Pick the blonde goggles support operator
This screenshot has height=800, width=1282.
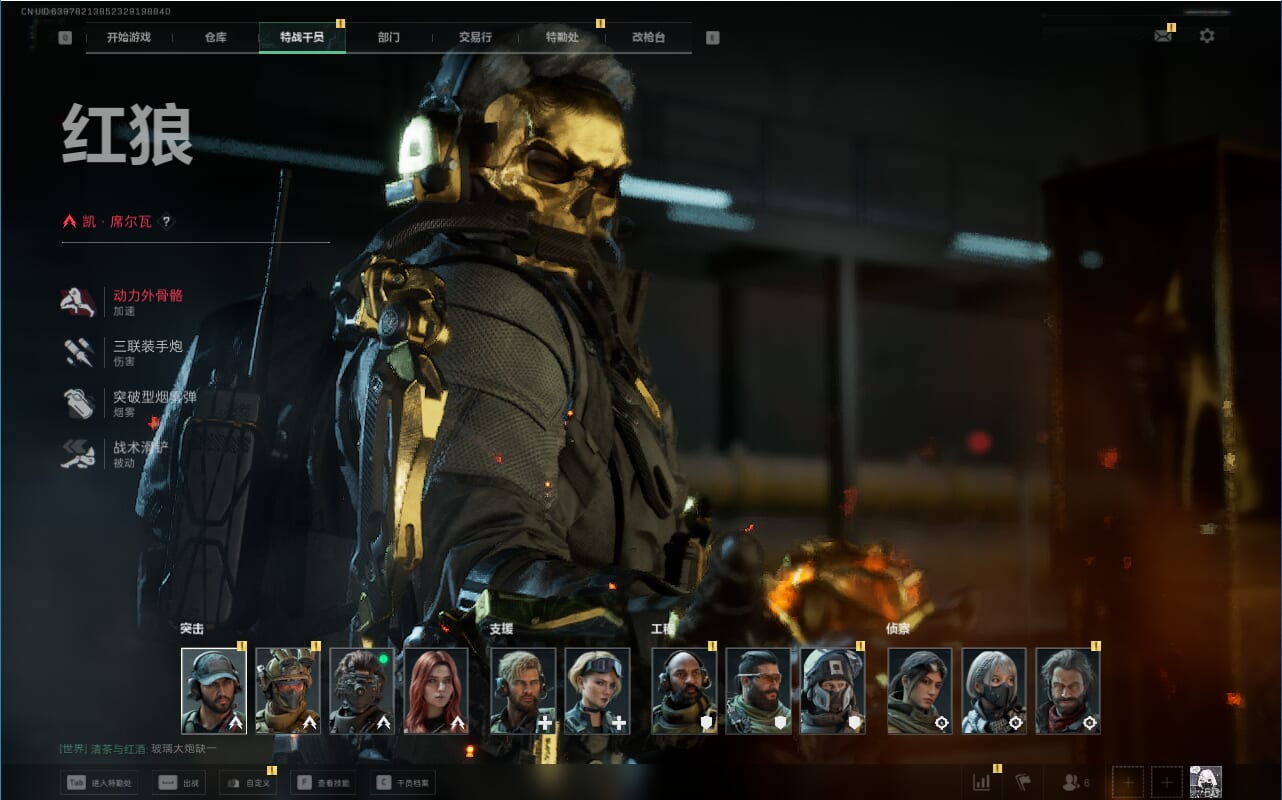[597, 691]
